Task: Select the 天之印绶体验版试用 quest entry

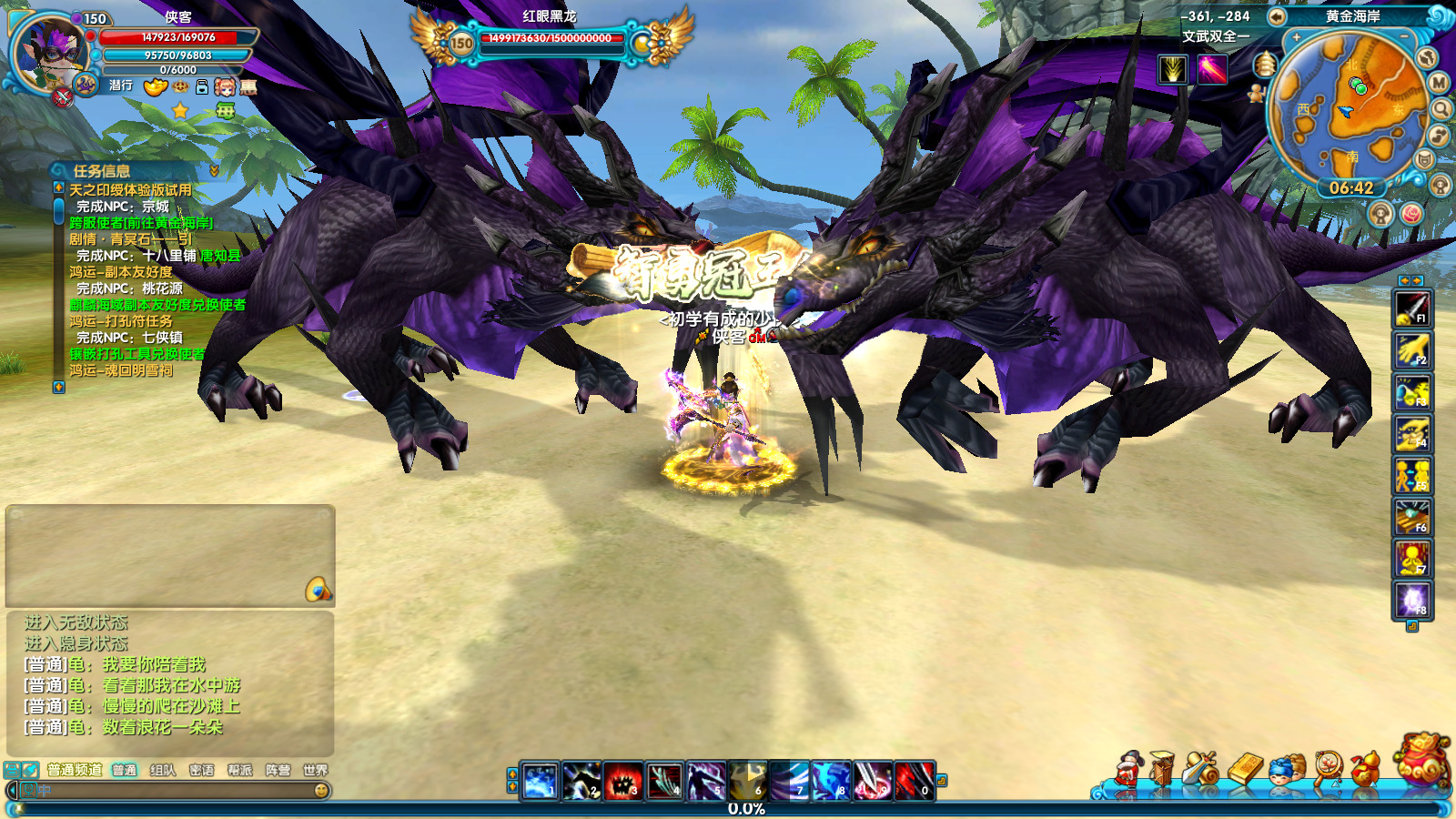Action: coord(130,190)
